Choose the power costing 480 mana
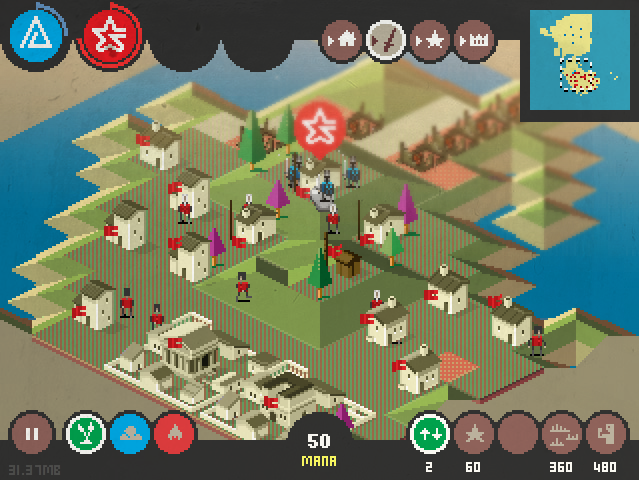This screenshot has height=480, width=639. pyautogui.click(x=606, y=435)
